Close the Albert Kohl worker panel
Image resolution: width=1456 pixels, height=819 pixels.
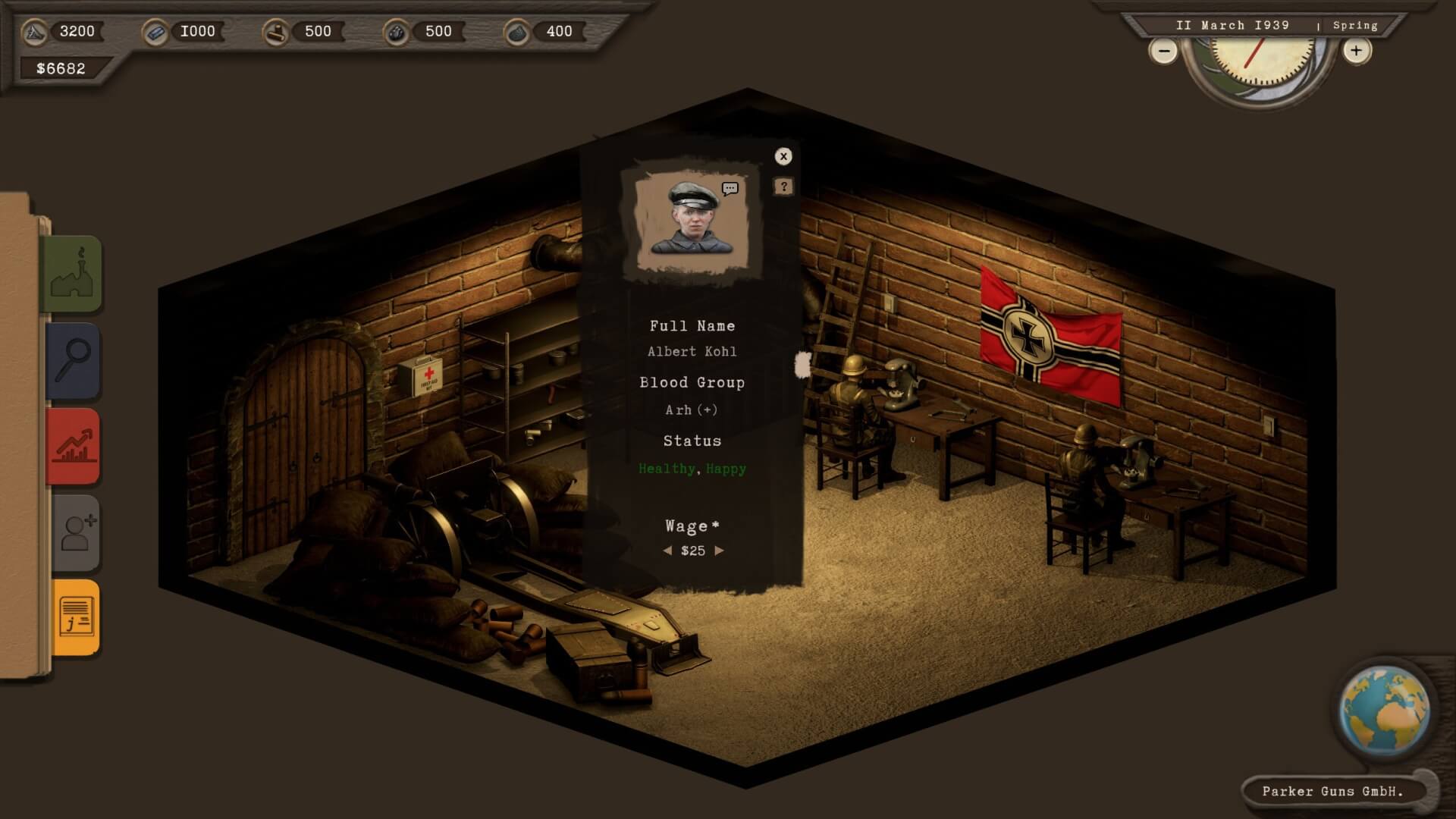click(x=783, y=156)
